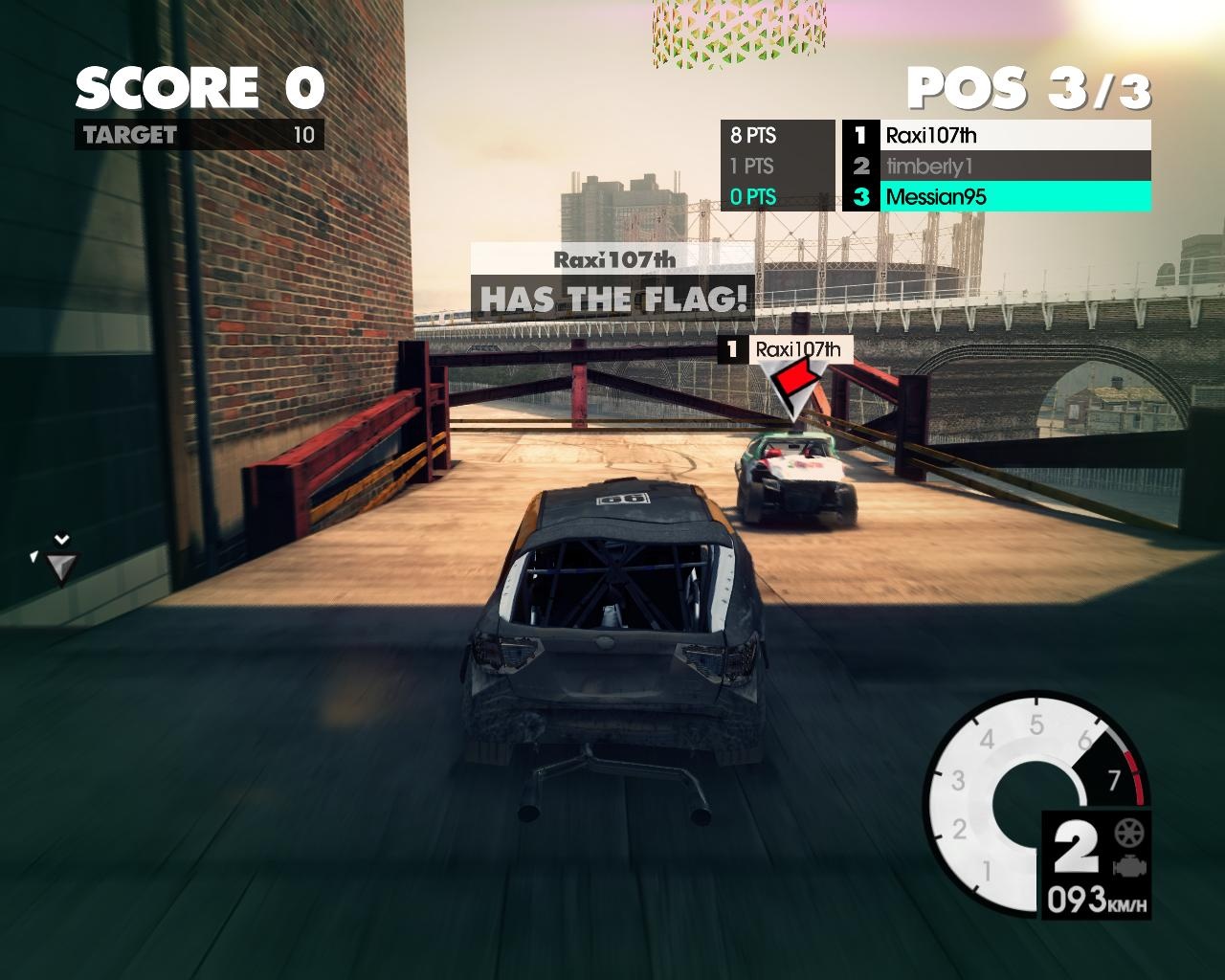Click the white off-screen direction arrow
Viewport: 1225px width, 980px height.
(x=61, y=565)
